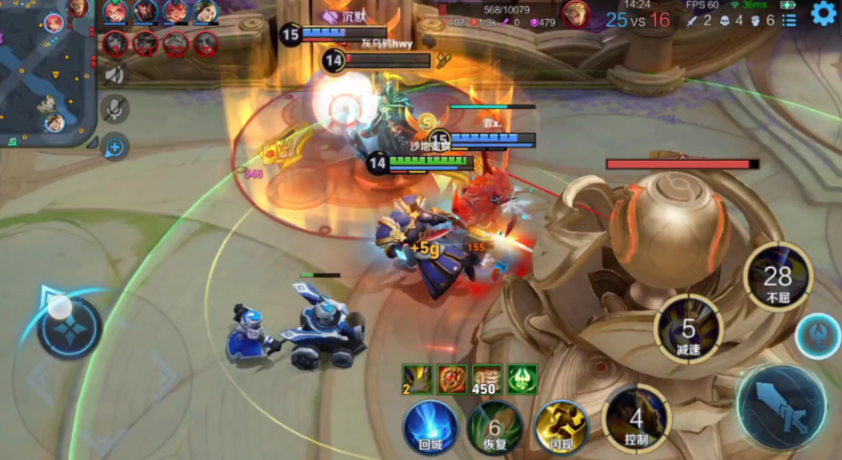Select the red swirl buff icon
The height and width of the screenshot is (460, 842).
pyautogui.click(x=453, y=378)
